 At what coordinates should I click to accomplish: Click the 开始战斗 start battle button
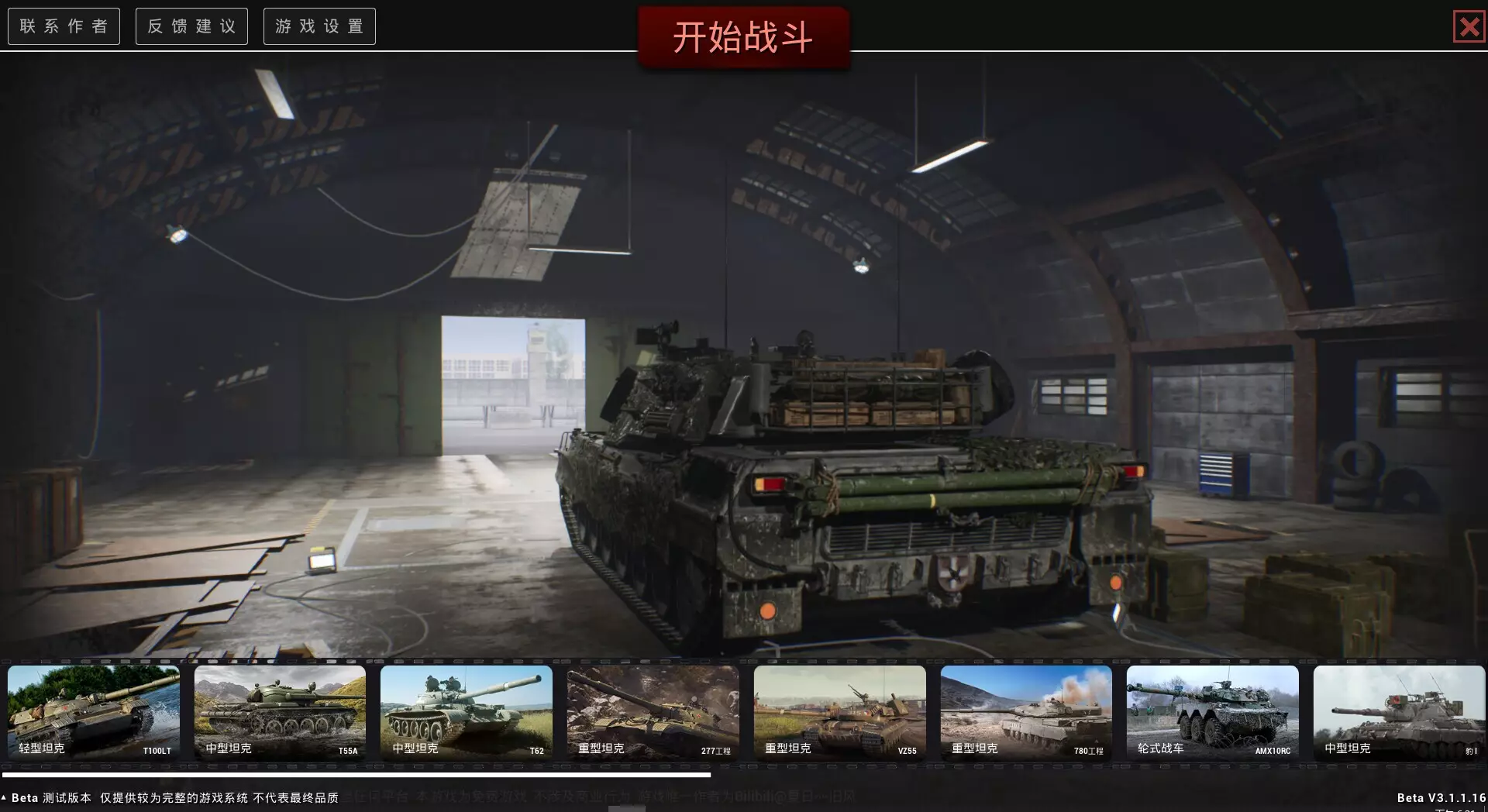744,35
